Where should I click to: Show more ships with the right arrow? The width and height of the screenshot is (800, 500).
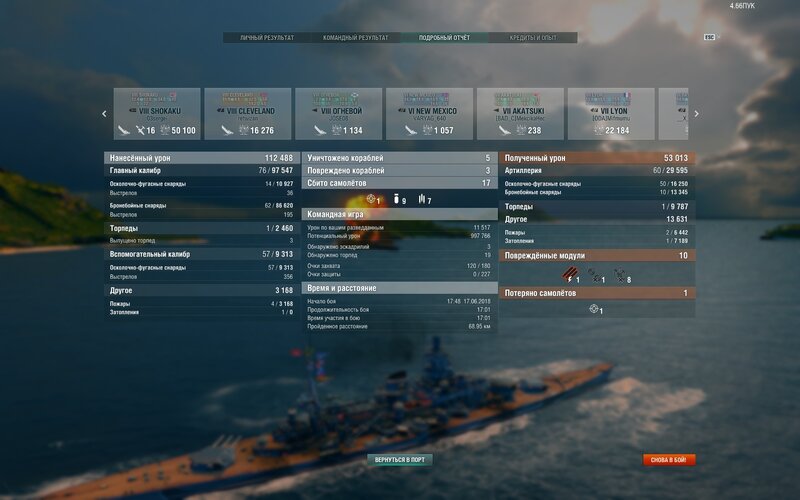pos(696,114)
